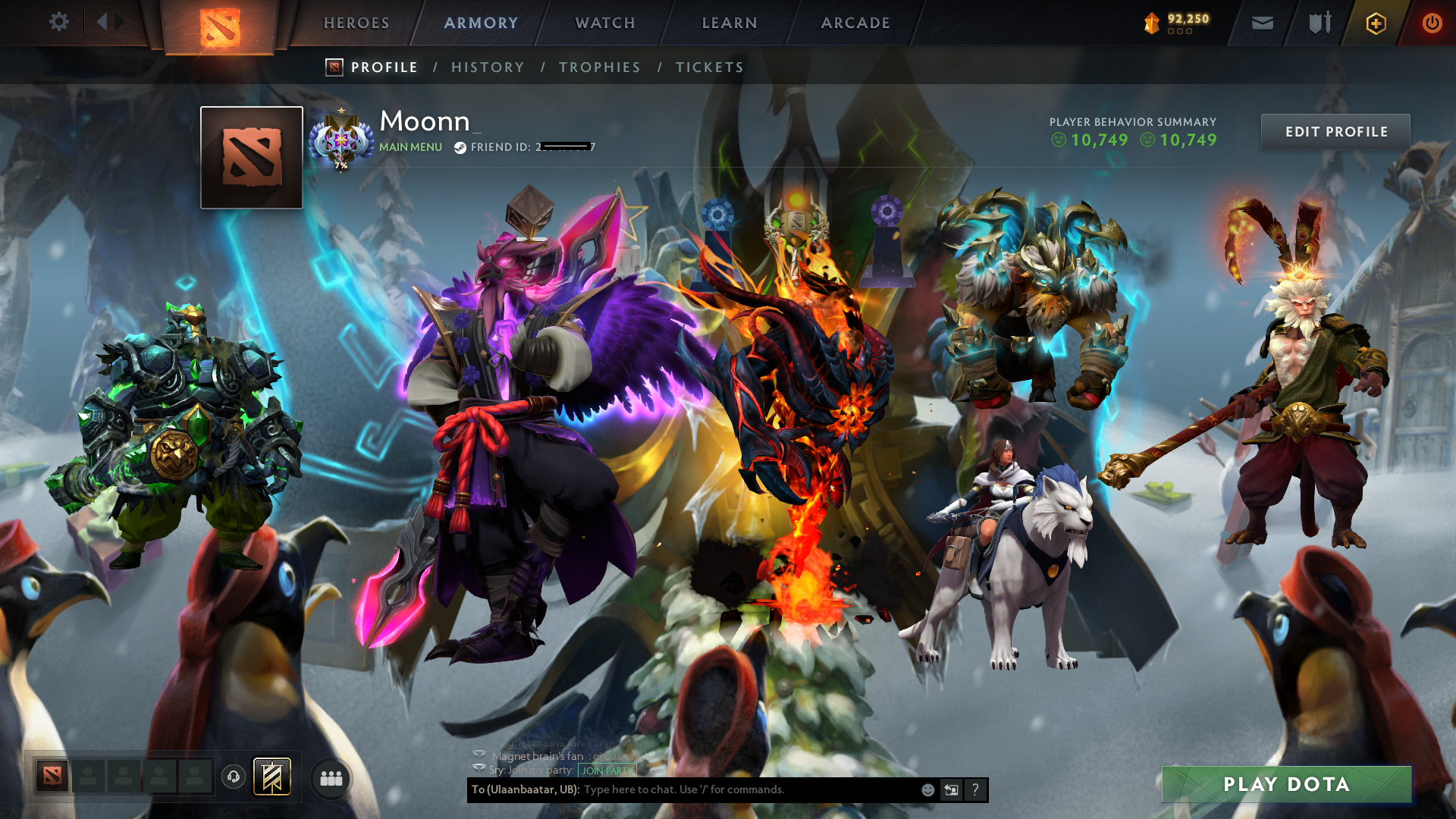This screenshot has height=819, width=1456.
Task: Open mail notifications via envelope icon
Action: (x=1262, y=23)
